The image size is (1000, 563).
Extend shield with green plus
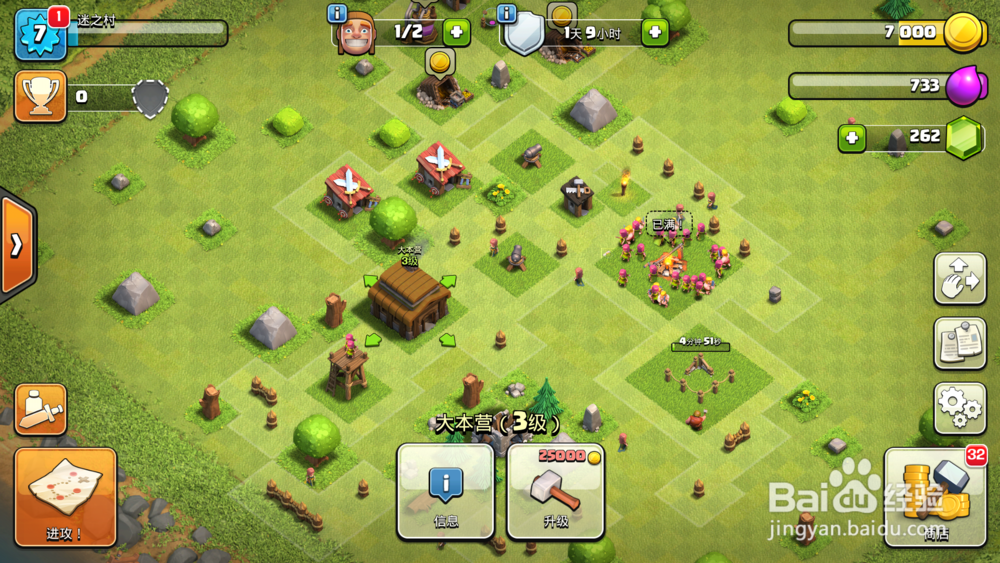[x=655, y=32]
